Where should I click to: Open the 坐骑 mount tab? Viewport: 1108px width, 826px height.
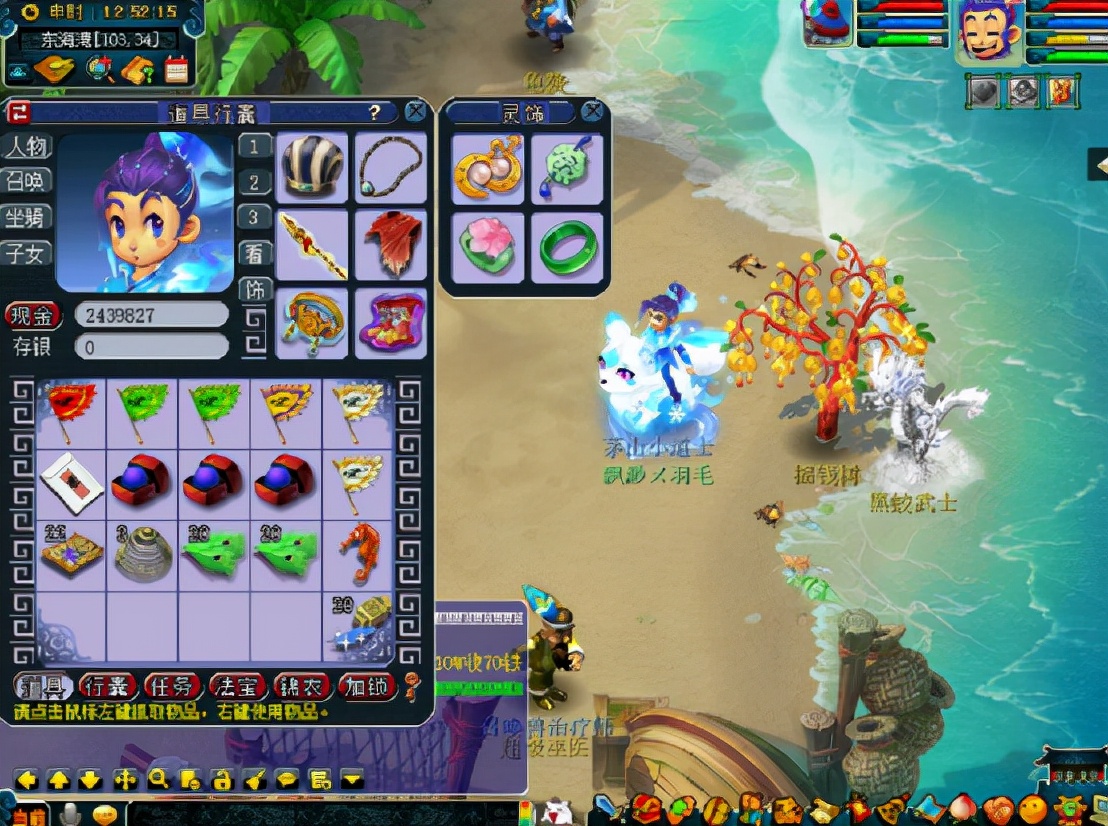[26, 217]
